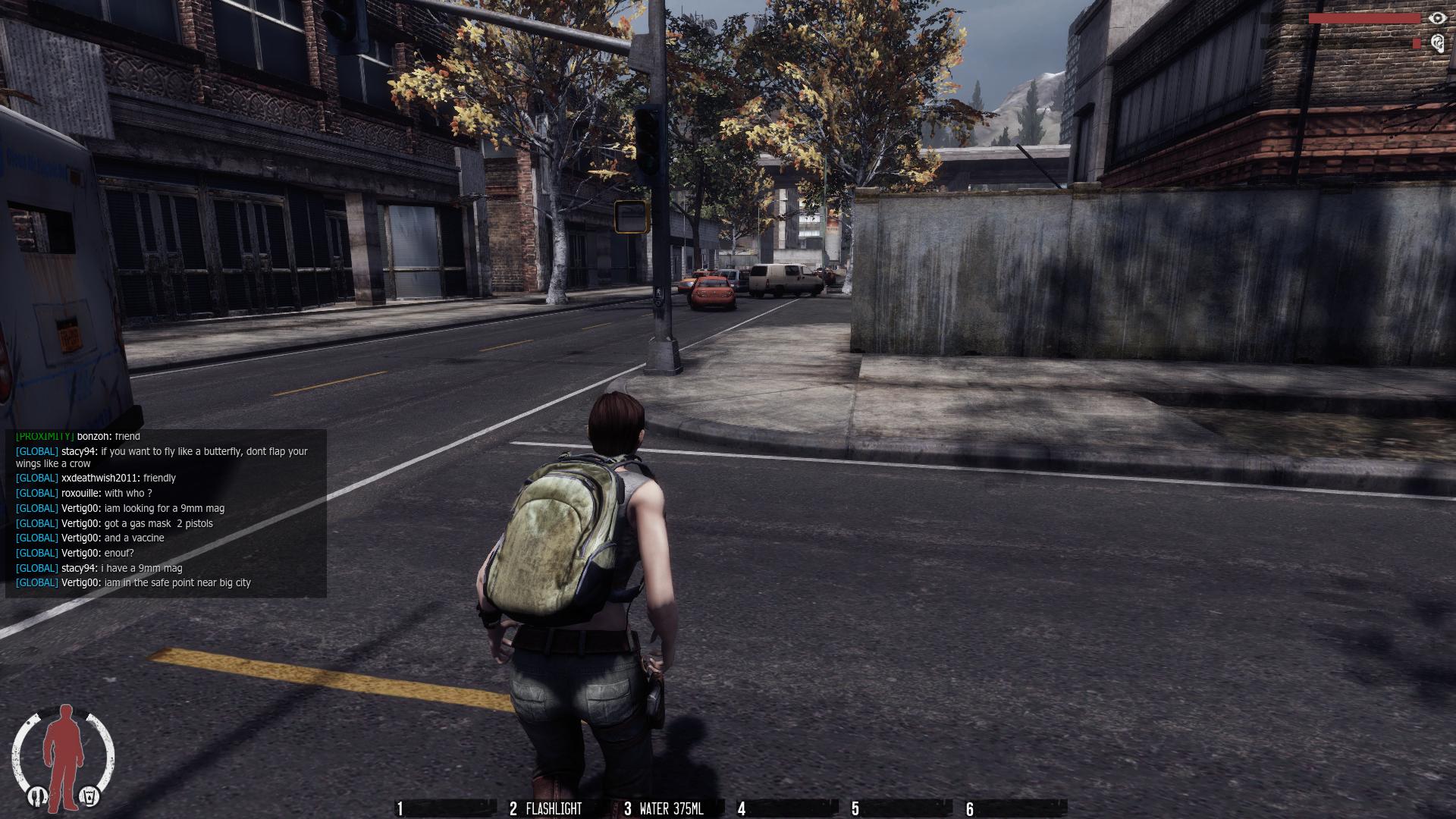Click the water glass thirst icon

pos(89,796)
